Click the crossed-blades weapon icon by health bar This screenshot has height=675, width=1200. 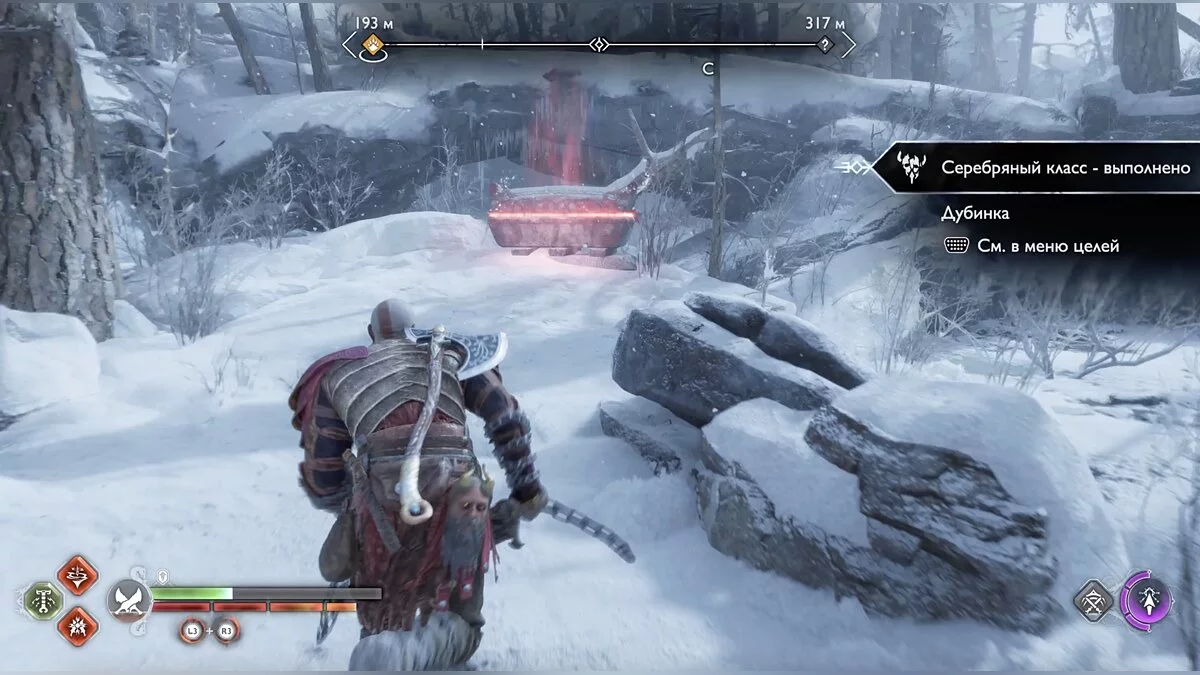click(130, 600)
